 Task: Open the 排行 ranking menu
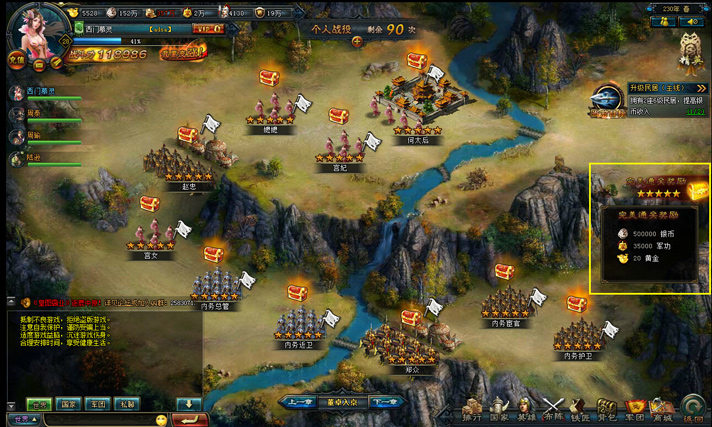coord(471,409)
